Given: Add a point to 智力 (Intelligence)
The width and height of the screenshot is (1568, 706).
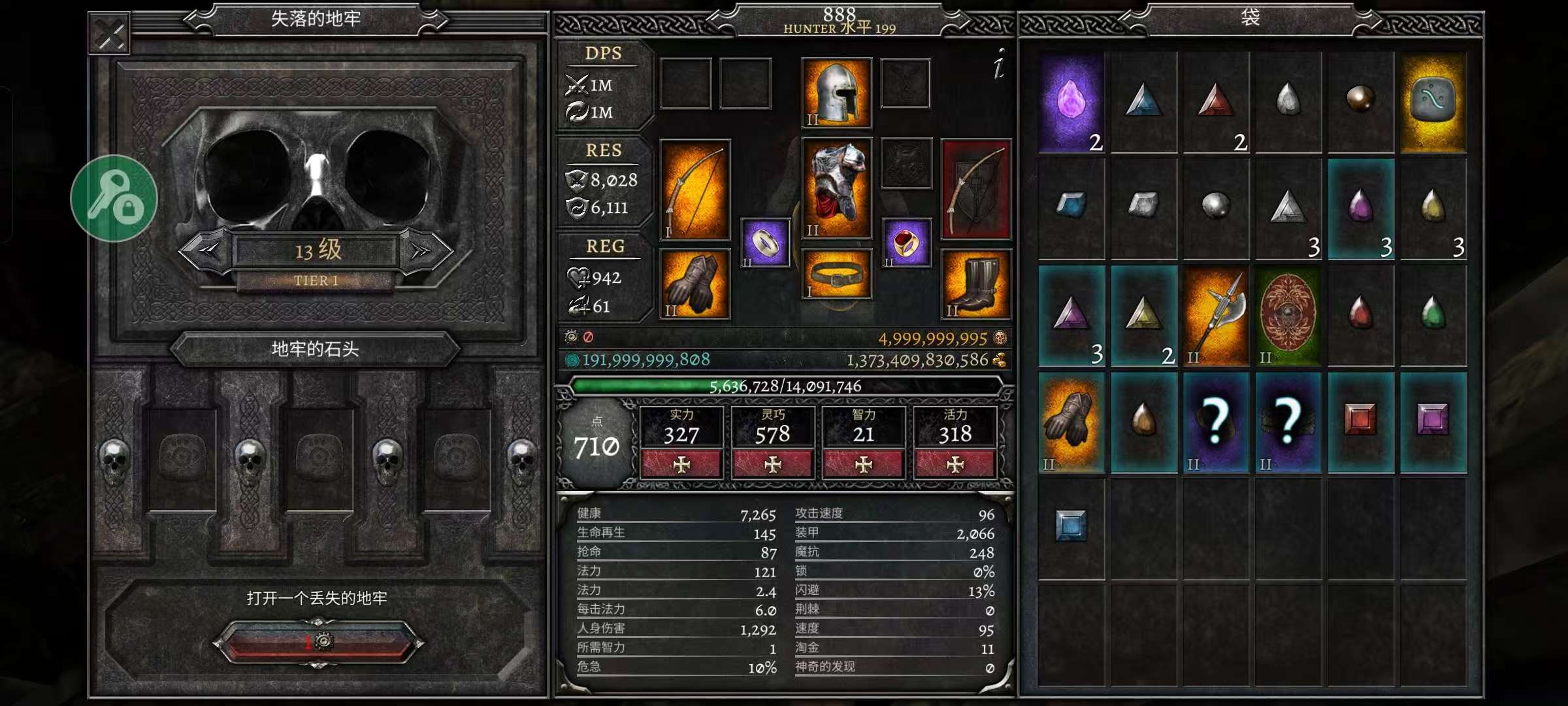Looking at the screenshot, I should coord(864,464).
